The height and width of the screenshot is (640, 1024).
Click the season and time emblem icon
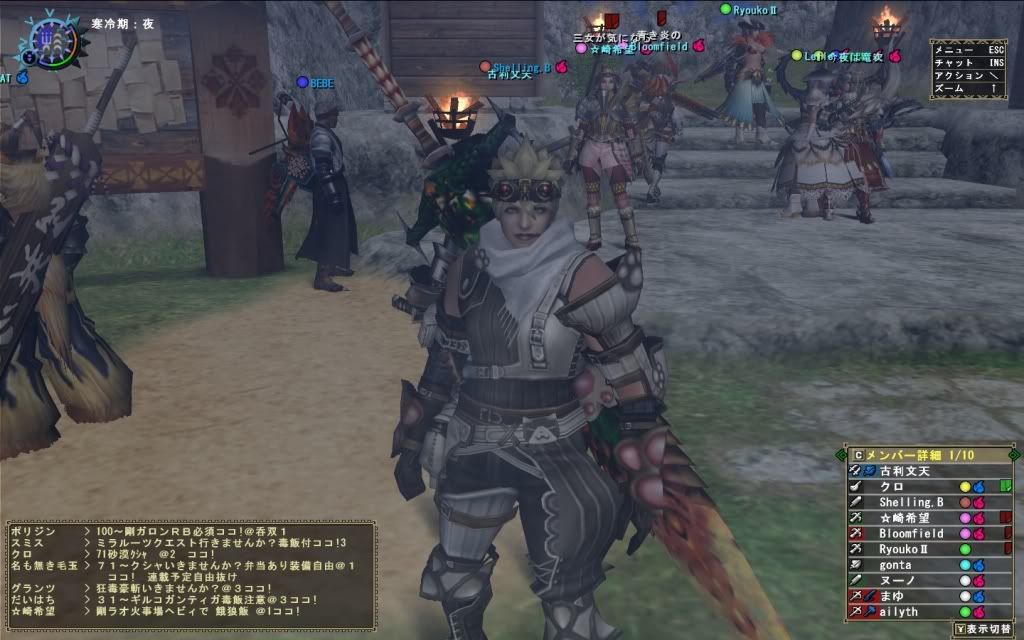pyautogui.click(x=47, y=39)
